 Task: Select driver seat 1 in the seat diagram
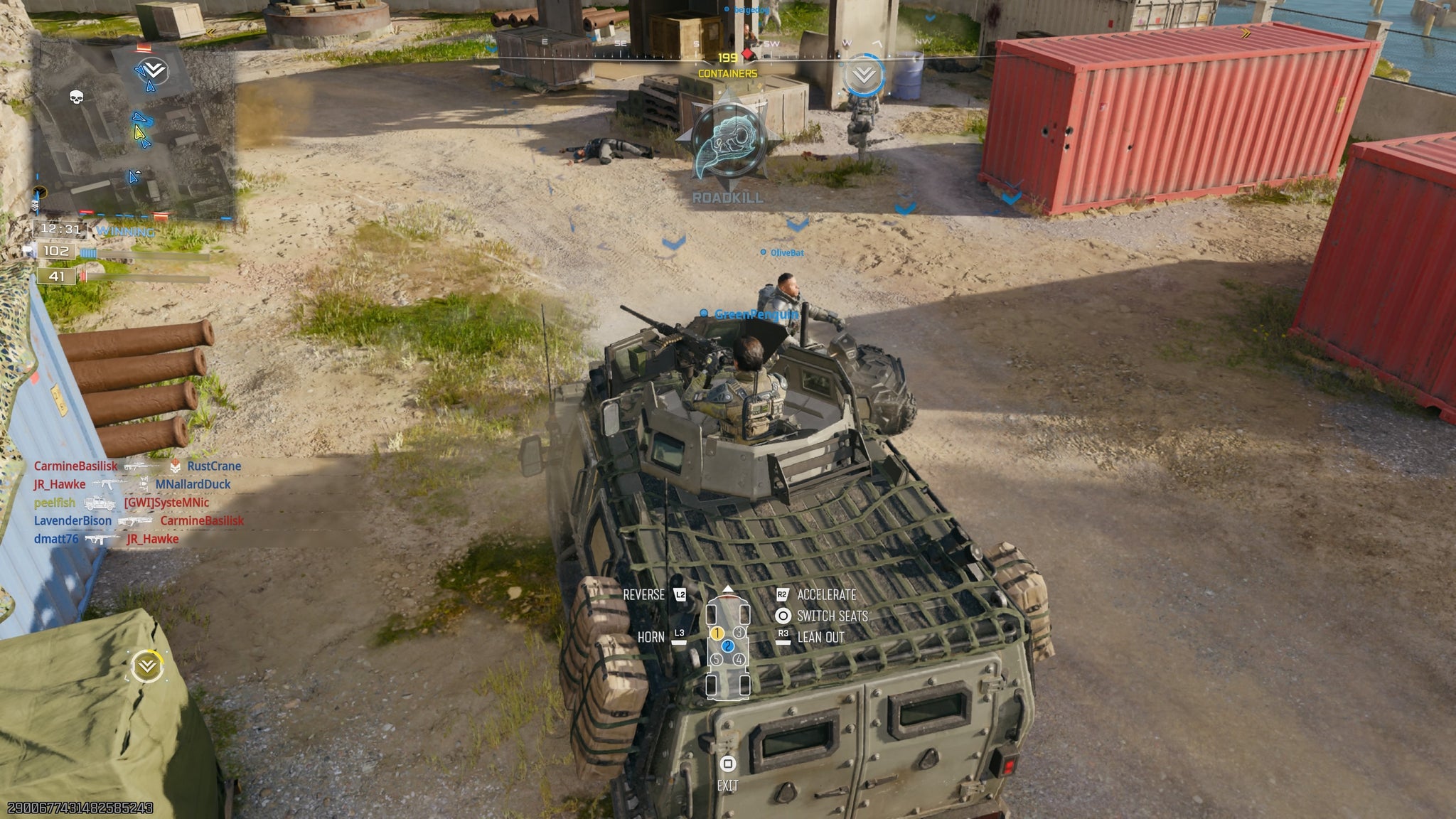pyautogui.click(x=717, y=633)
